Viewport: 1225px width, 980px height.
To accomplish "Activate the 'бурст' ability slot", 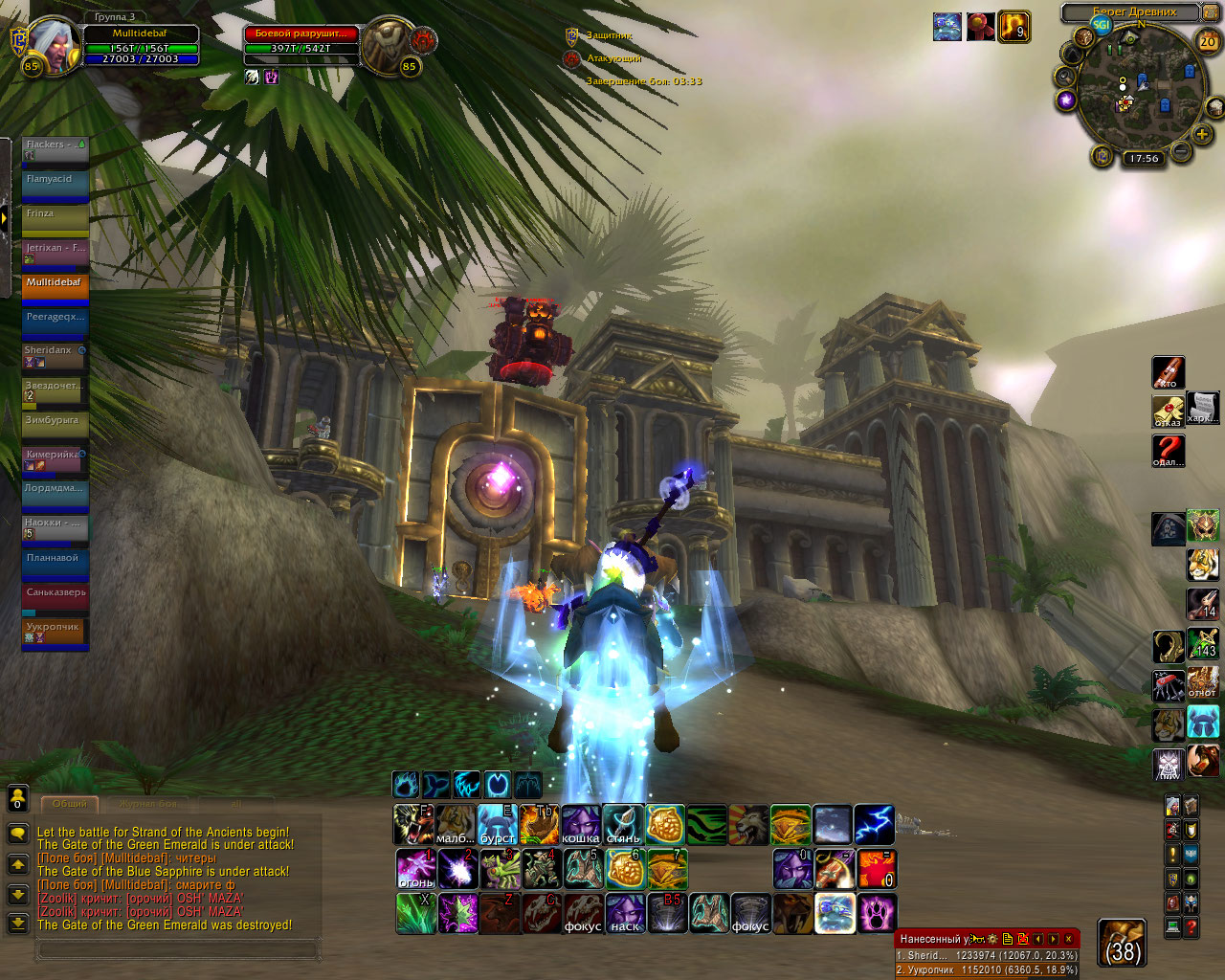I will click(x=498, y=824).
